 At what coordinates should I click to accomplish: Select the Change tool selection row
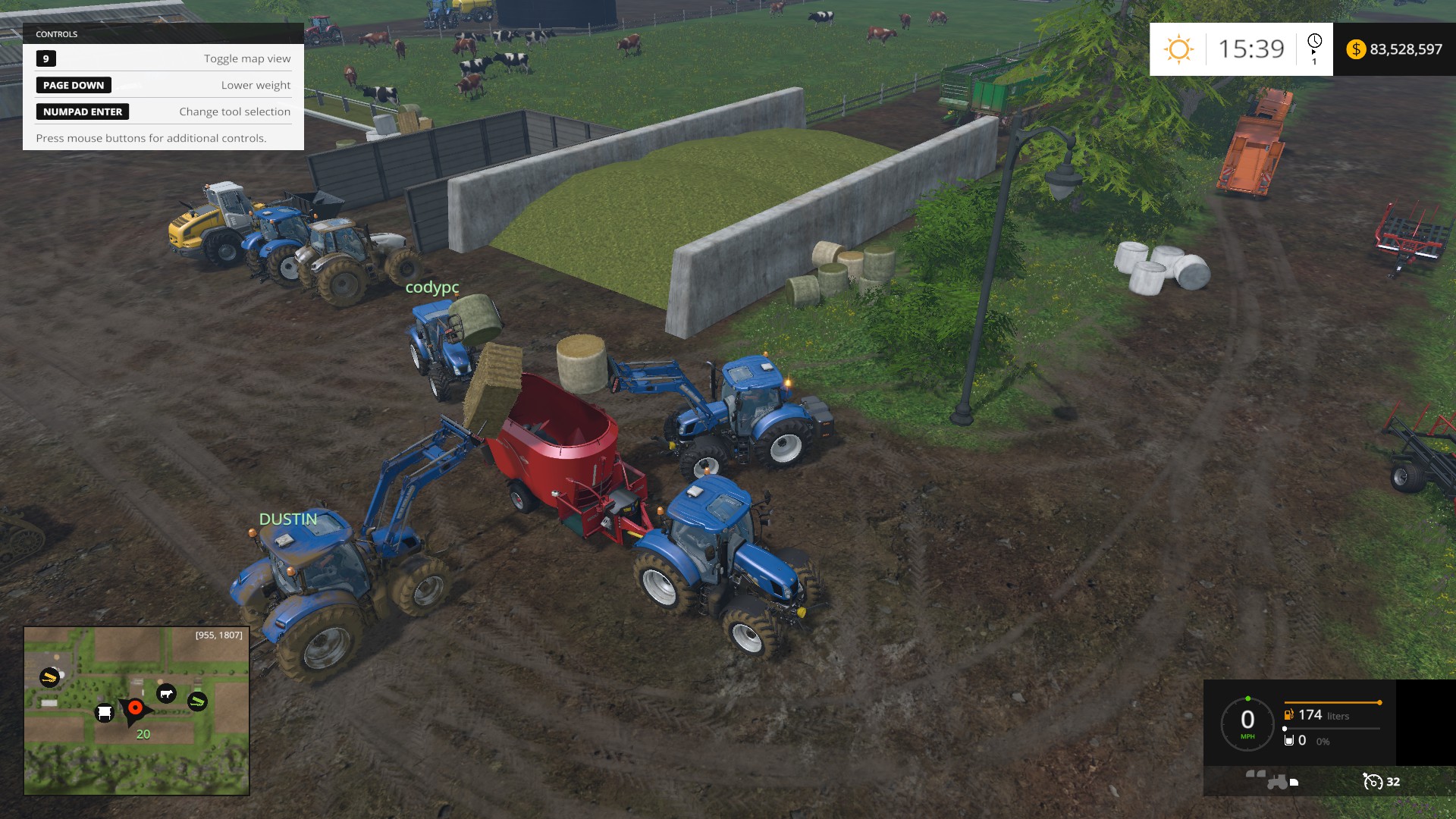(163, 111)
